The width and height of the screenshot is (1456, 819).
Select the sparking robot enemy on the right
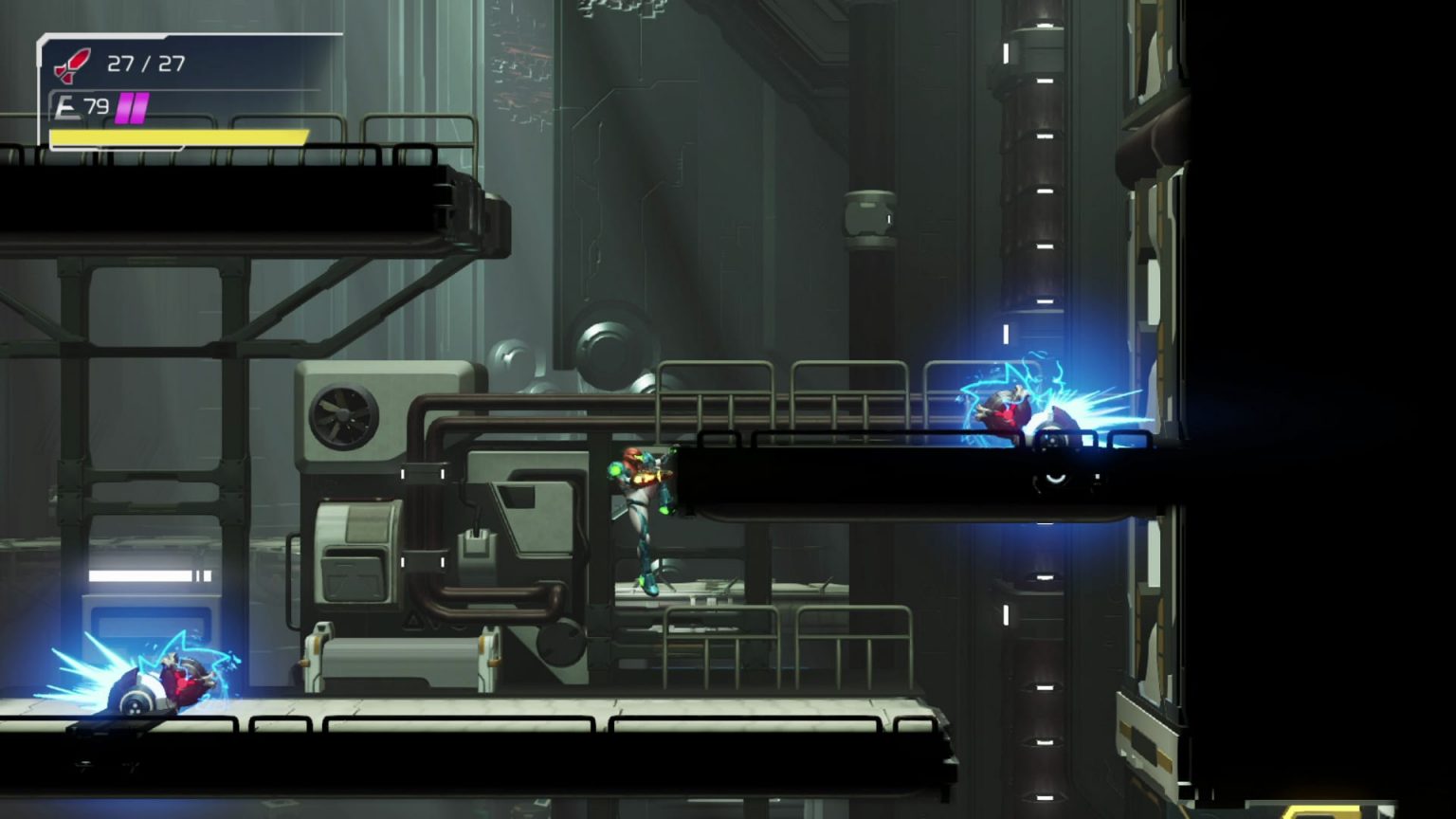(x=1011, y=412)
